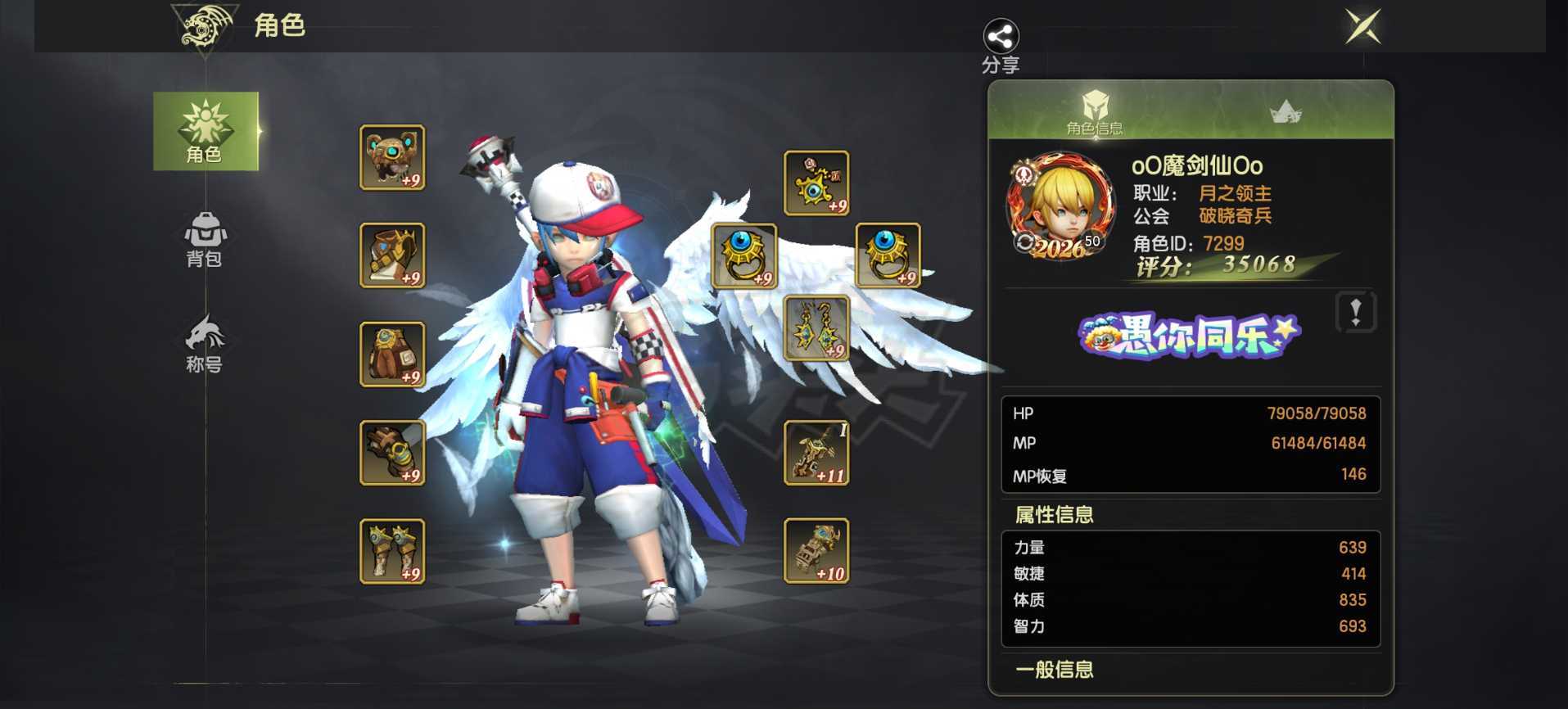Switch to the crown tab
The image size is (1568, 709).
coord(1286,112)
